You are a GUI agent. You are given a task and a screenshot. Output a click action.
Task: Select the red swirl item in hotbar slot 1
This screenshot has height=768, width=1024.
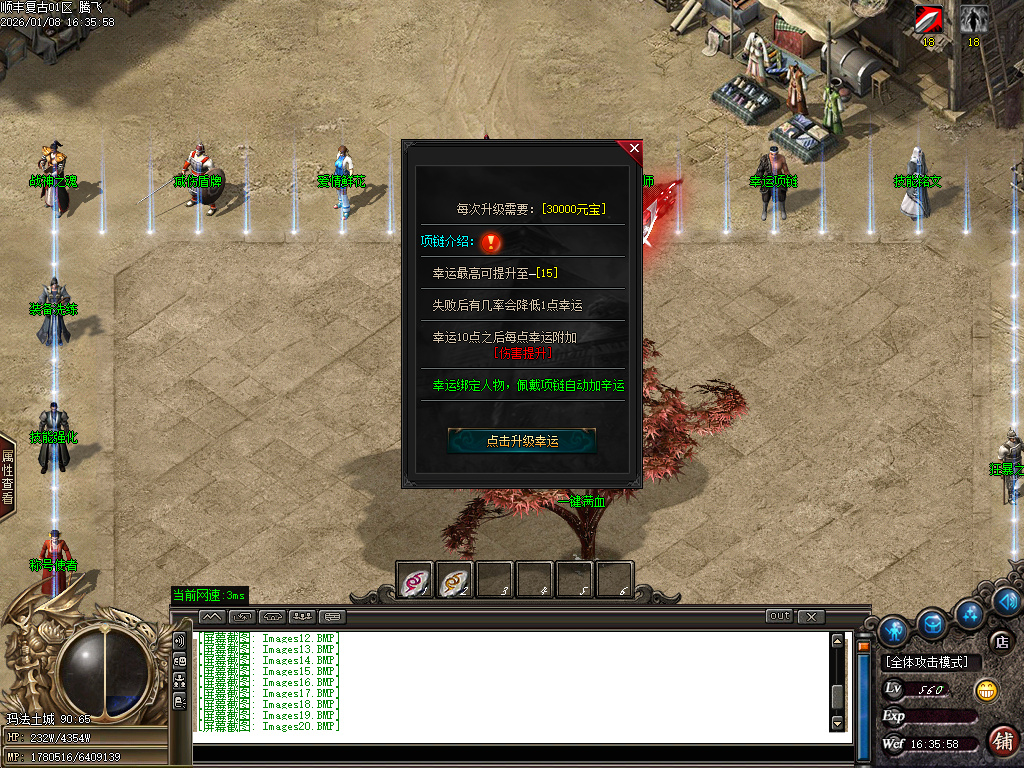tap(414, 579)
